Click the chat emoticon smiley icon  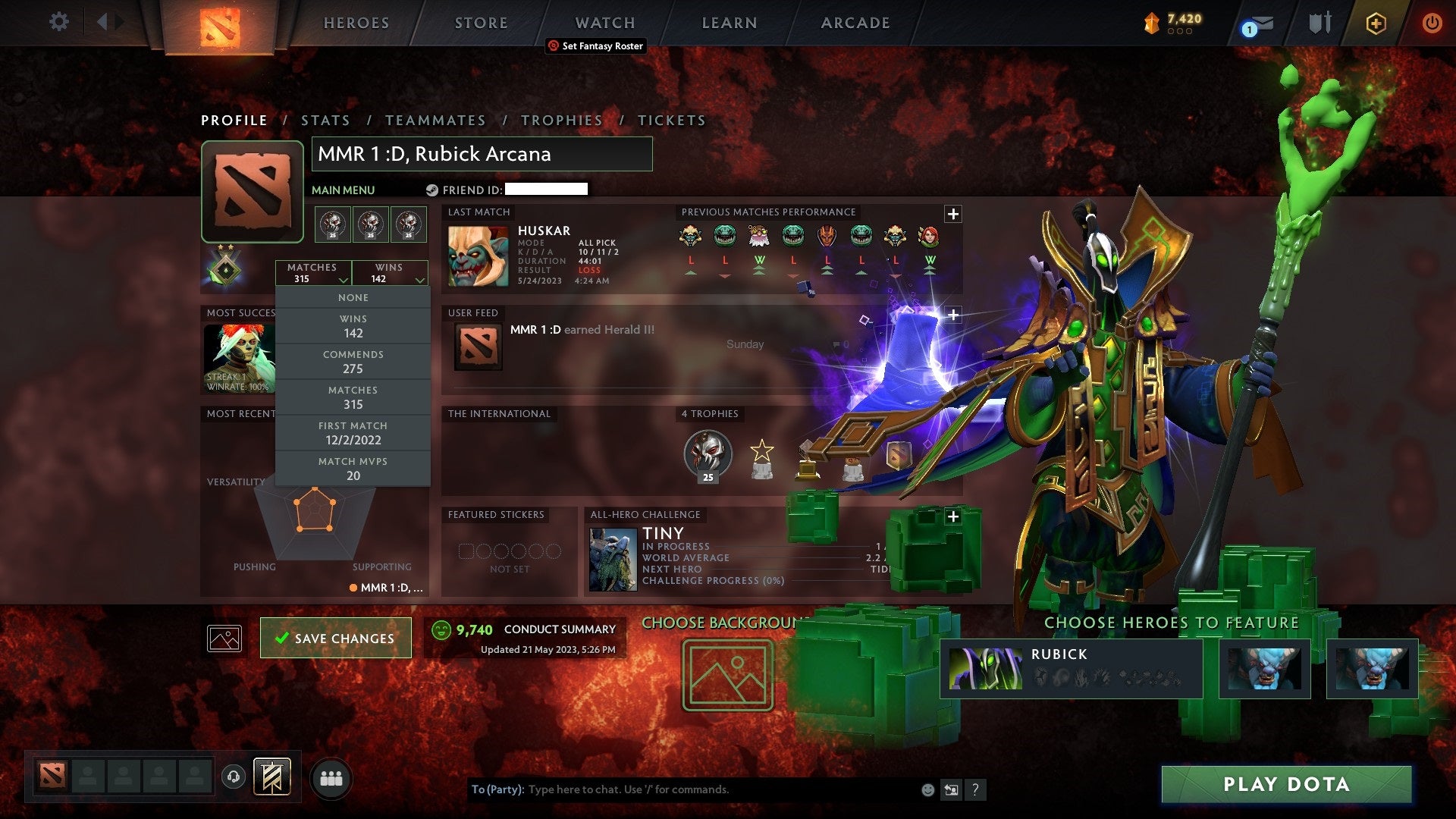927,789
